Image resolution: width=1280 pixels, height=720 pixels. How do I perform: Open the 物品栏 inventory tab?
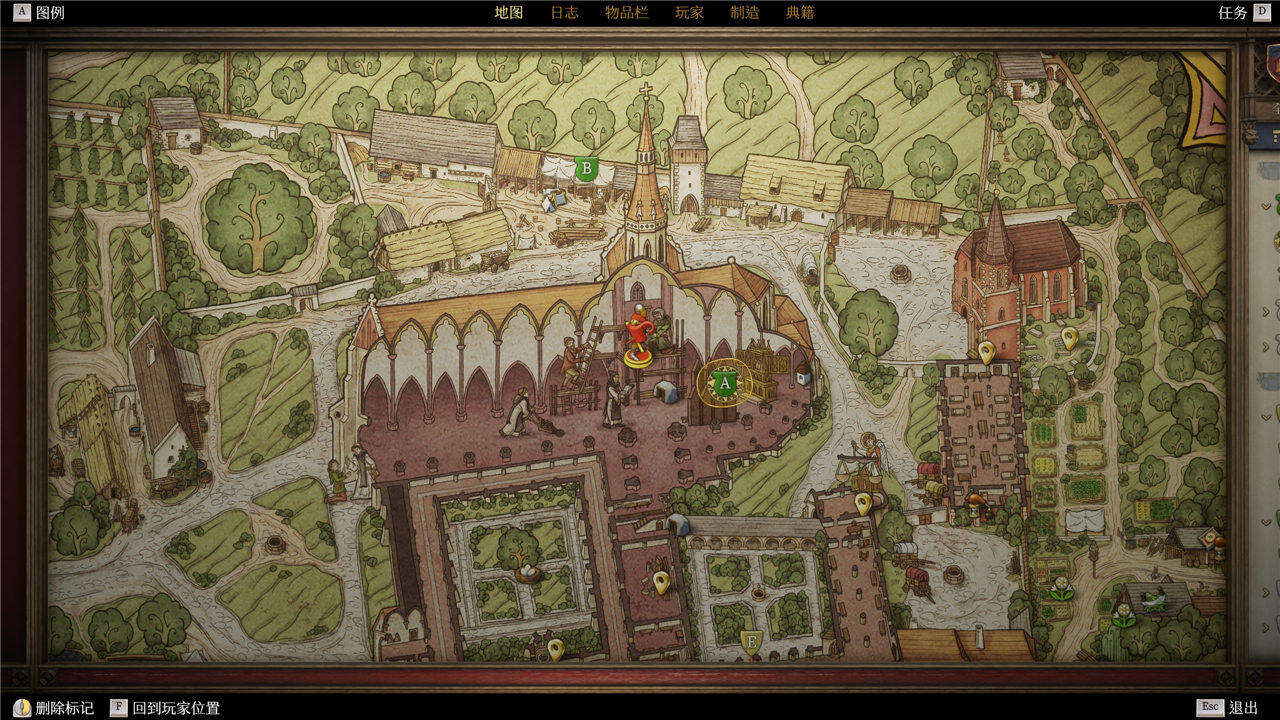[x=626, y=13]
